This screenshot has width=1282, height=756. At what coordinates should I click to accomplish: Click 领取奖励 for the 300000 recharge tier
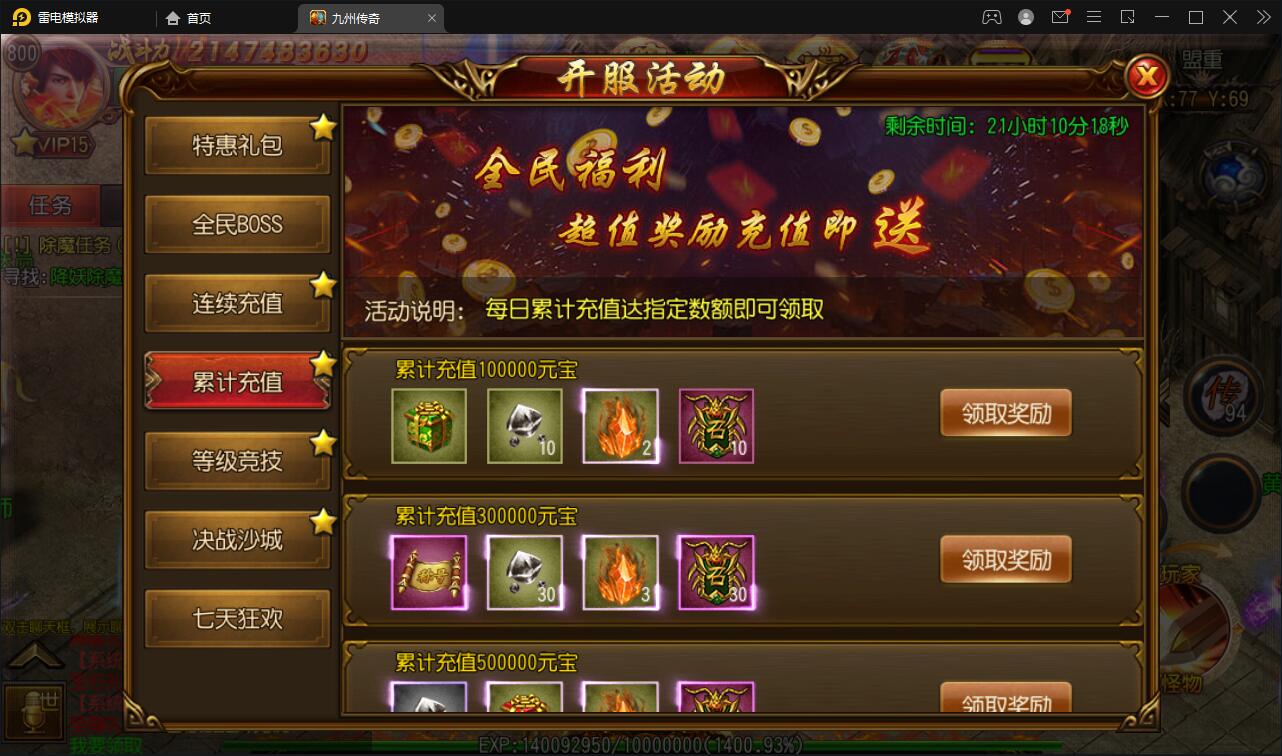[x=1005, y=559]
